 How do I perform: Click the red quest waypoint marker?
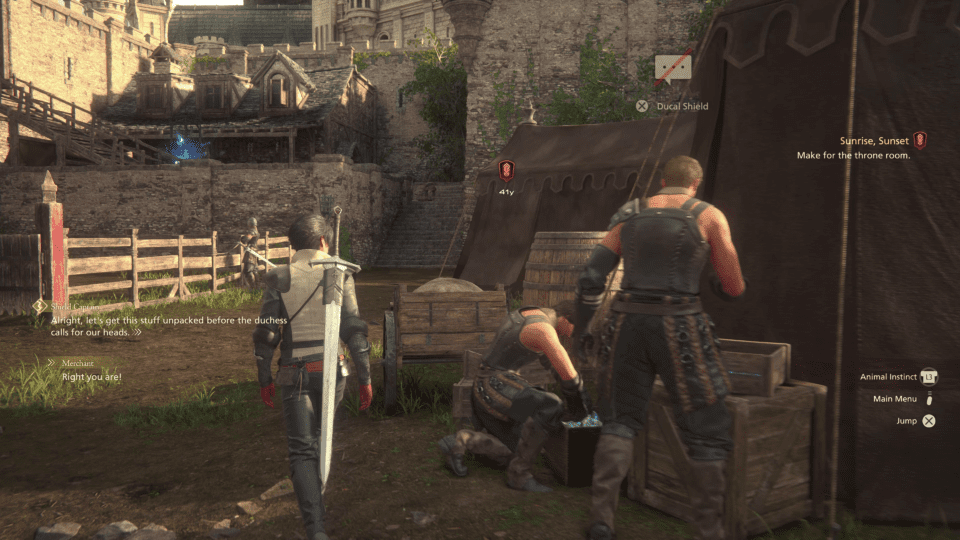tap(506, 170)
